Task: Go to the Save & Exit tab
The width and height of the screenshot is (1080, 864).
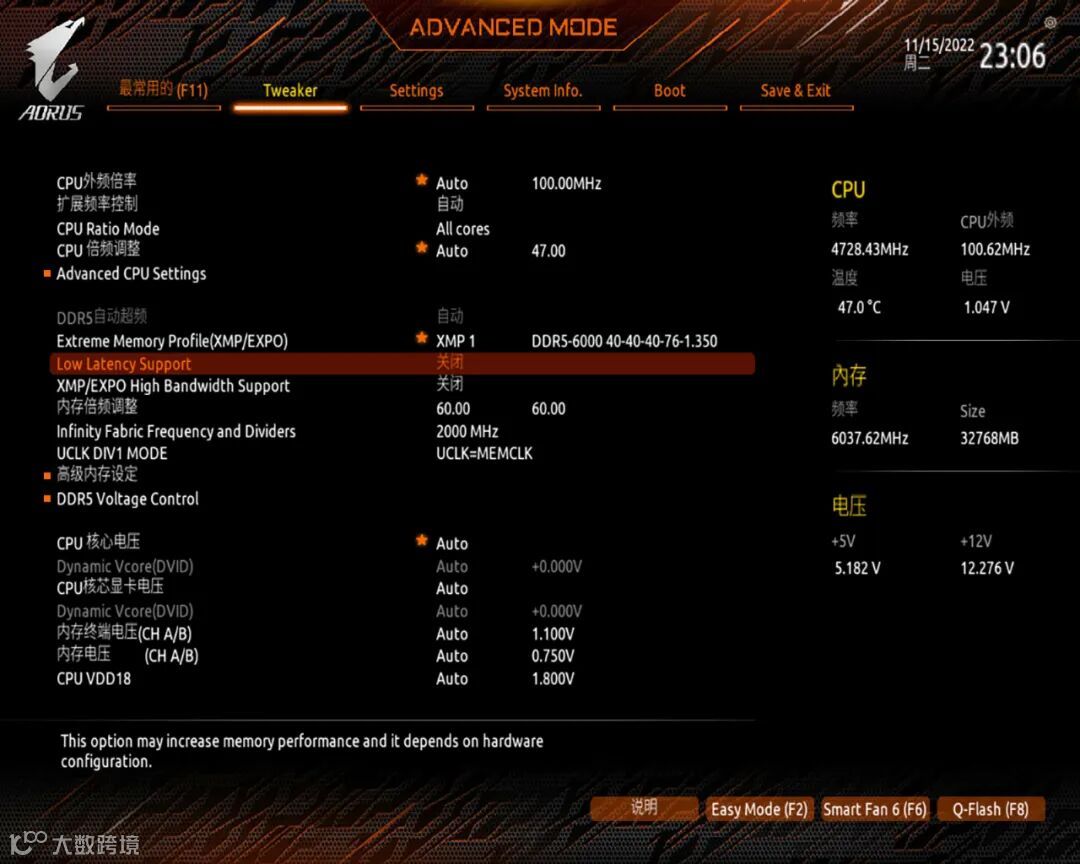Action: coord(795,90)
